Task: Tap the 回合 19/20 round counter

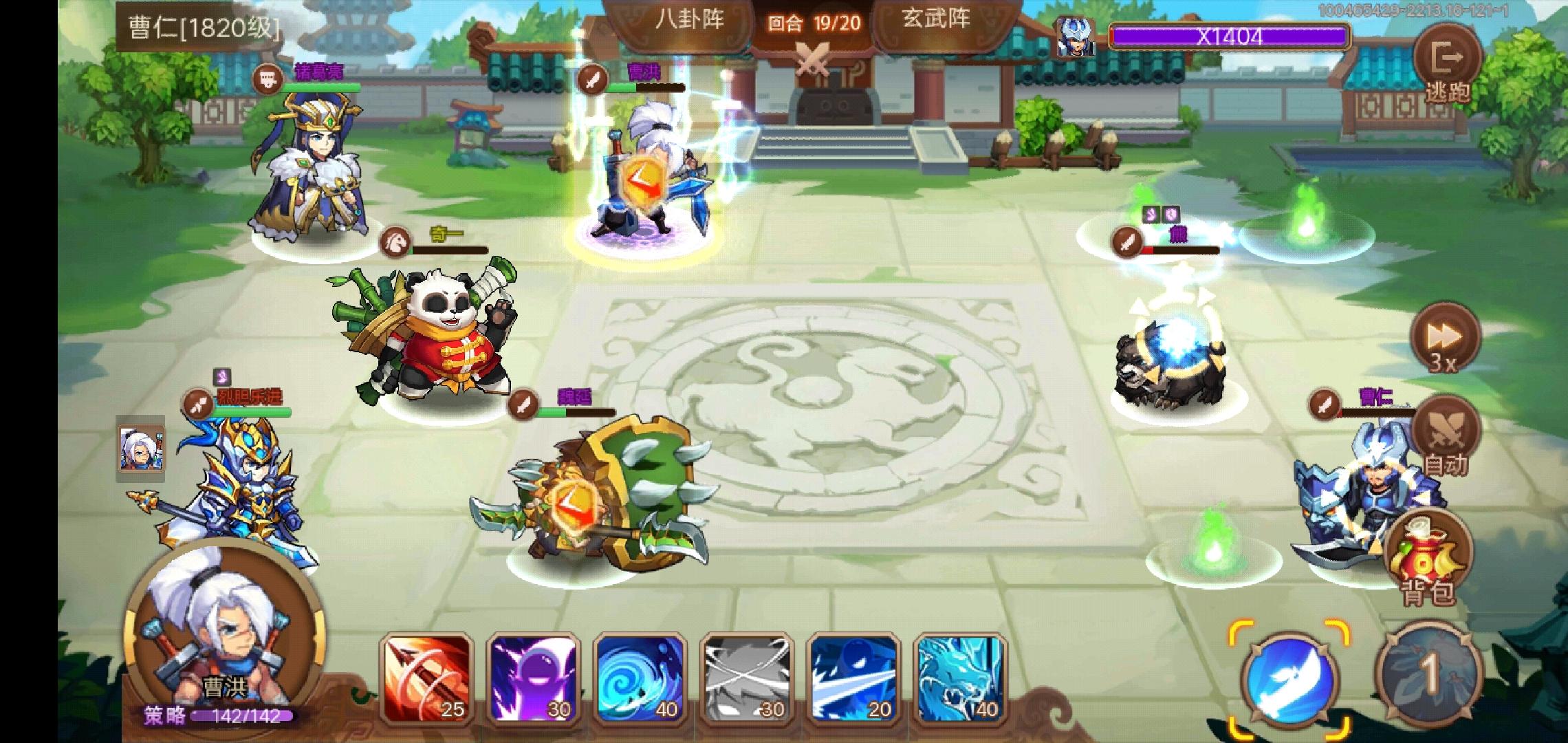Action: (x=815, y=21)
